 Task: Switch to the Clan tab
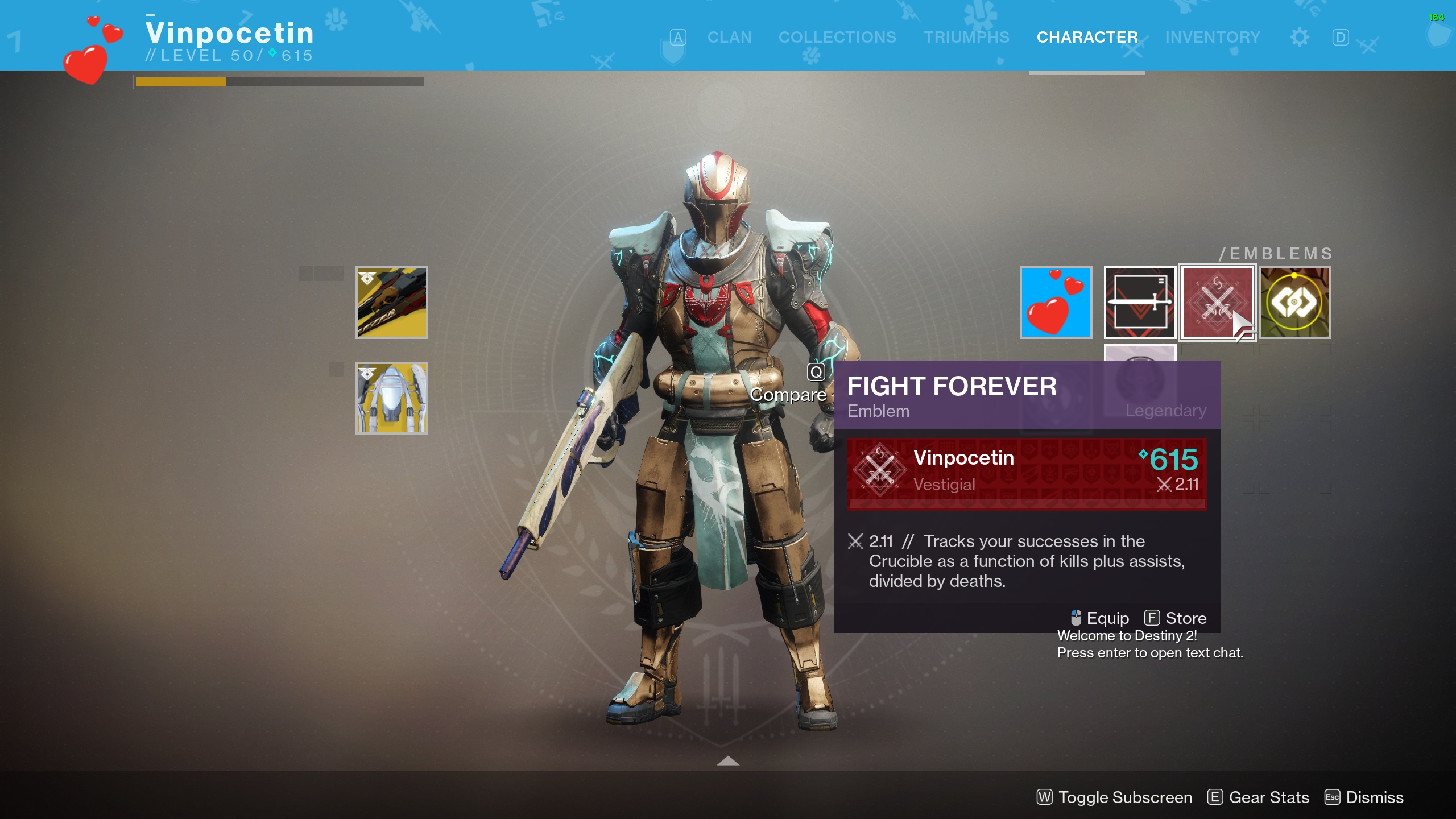[729, 36]
